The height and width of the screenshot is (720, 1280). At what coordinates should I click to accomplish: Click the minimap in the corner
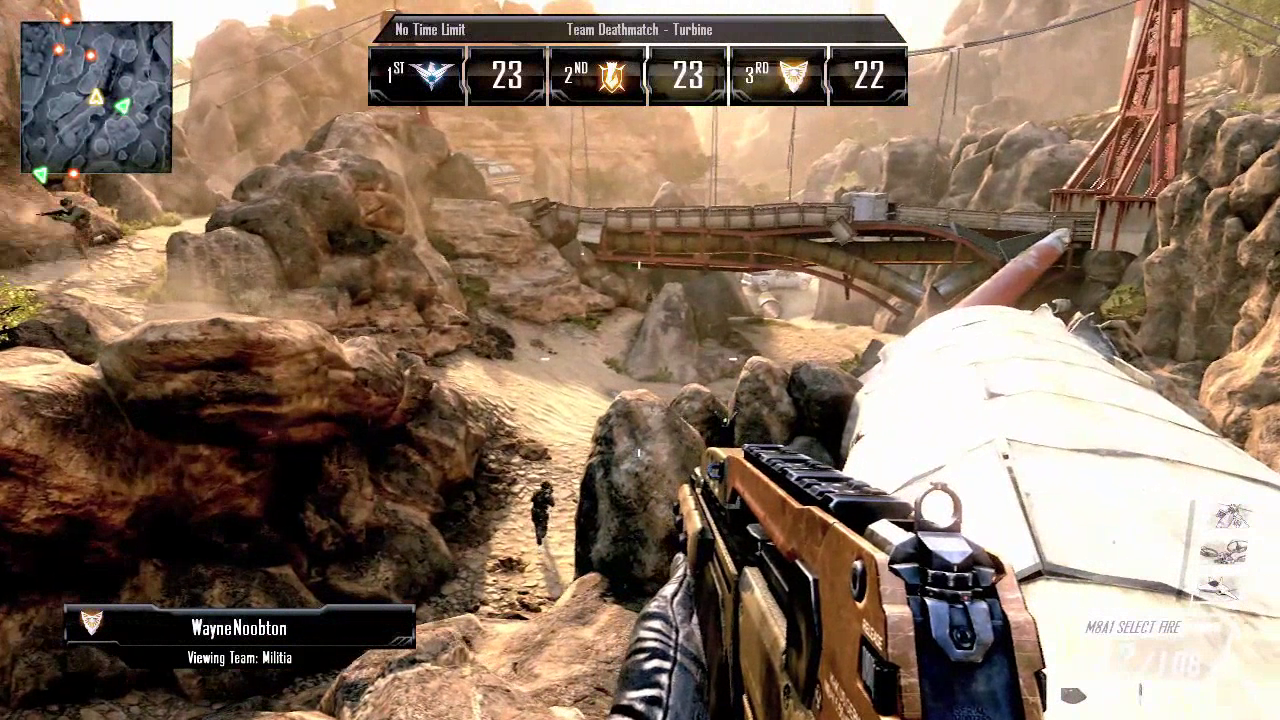point(96,97)
